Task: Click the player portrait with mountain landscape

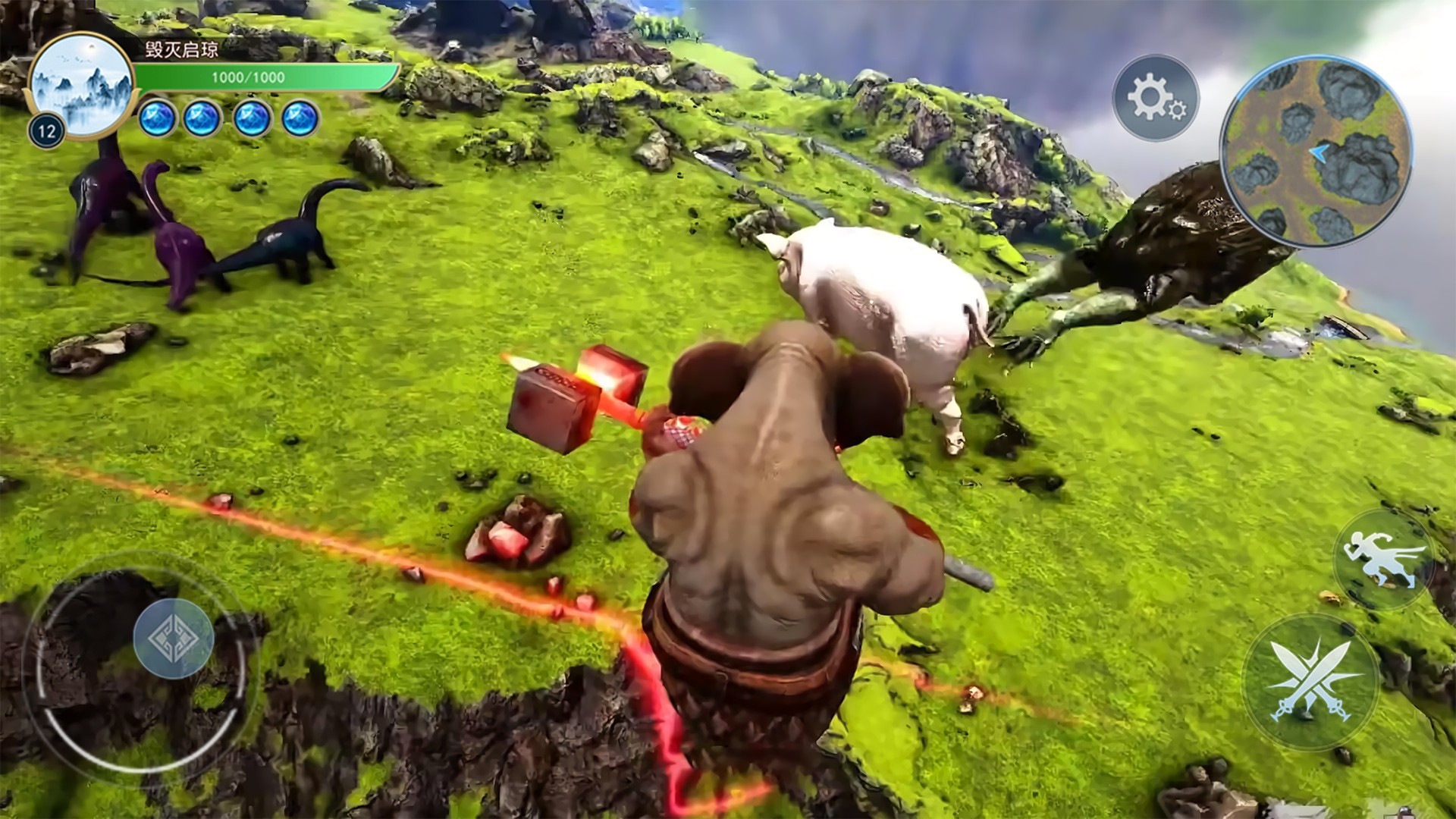Action: point(82,84)
